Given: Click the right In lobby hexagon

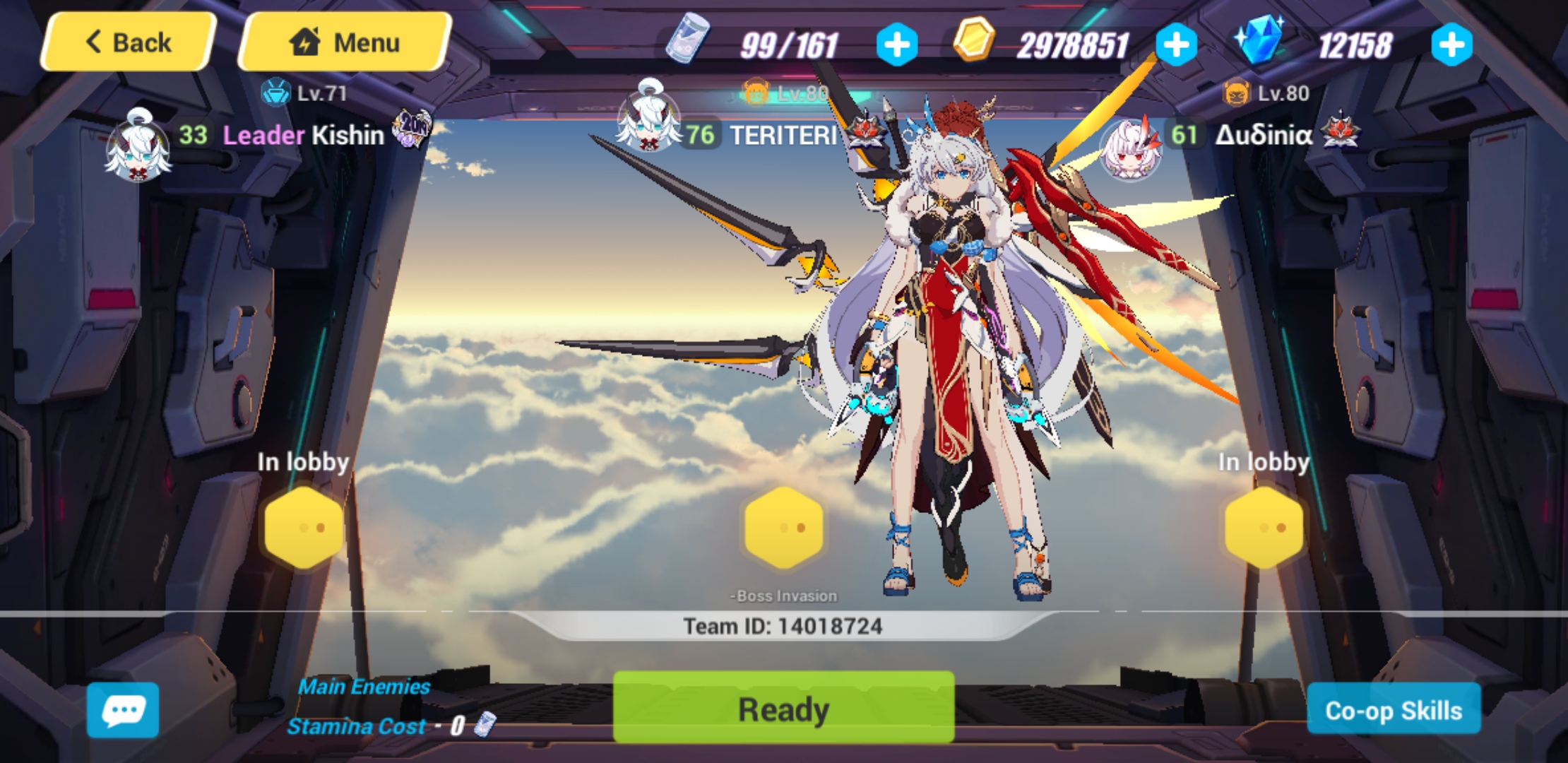Looking at the screenshot, I should pyautogui.click(x=1264, y=526).
